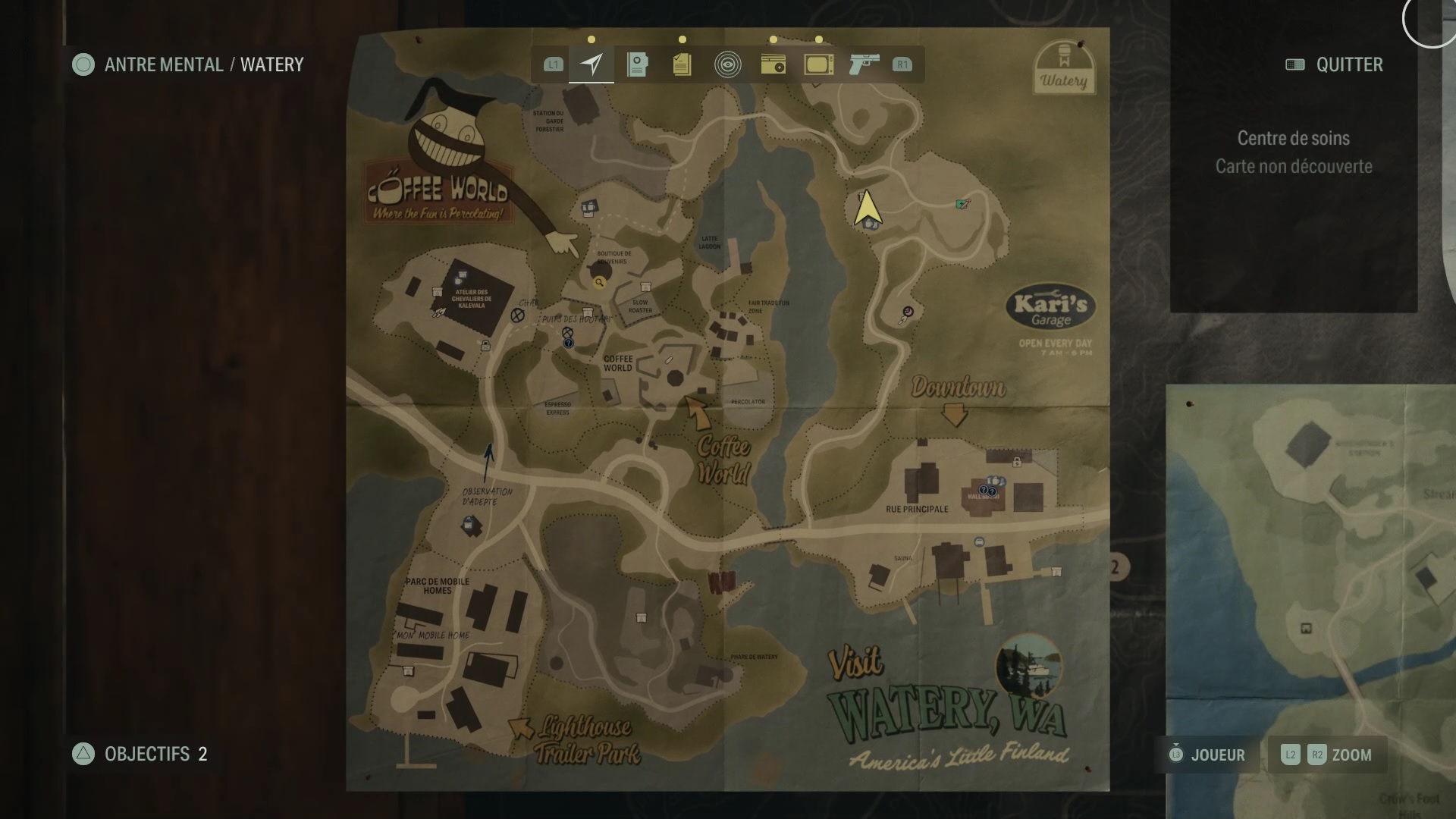Select the blue marker below Observation d'Adepte

[x=470, y=524]
